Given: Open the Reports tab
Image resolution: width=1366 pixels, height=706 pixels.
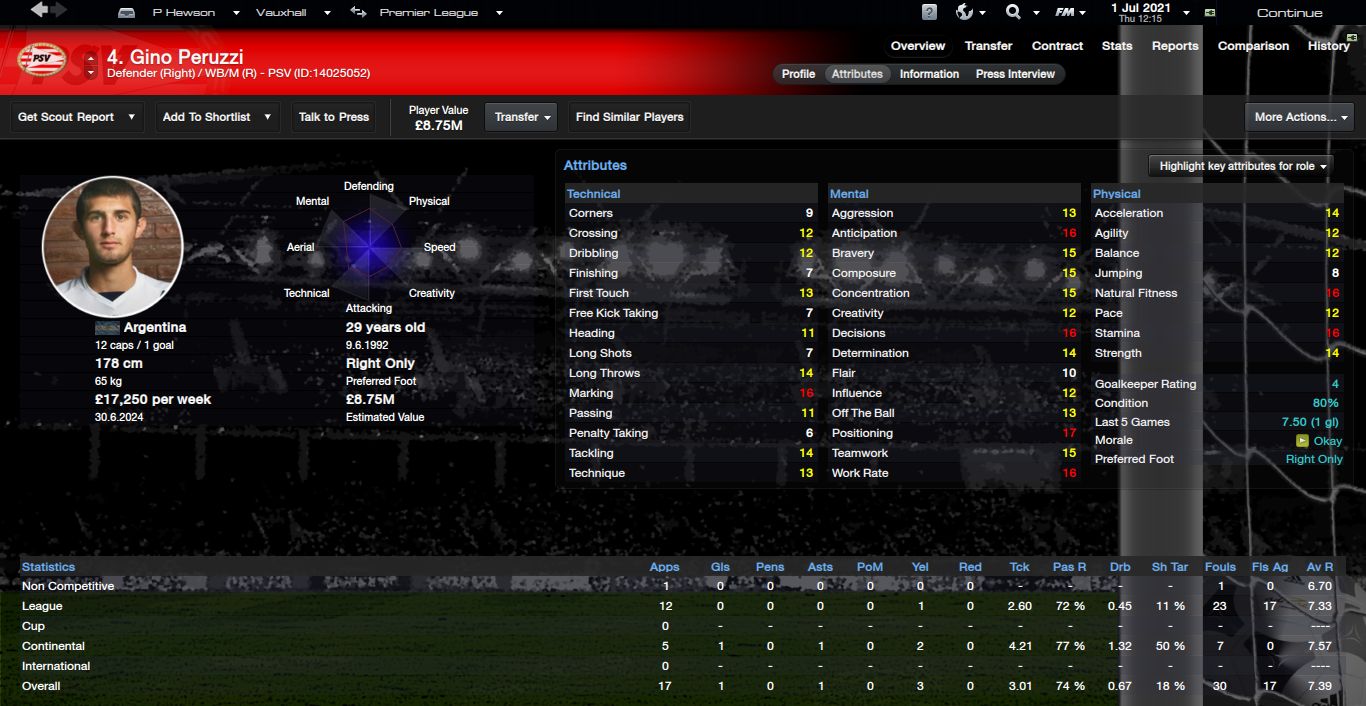Looking at the screenshot, I should (x=1174, y=46).
